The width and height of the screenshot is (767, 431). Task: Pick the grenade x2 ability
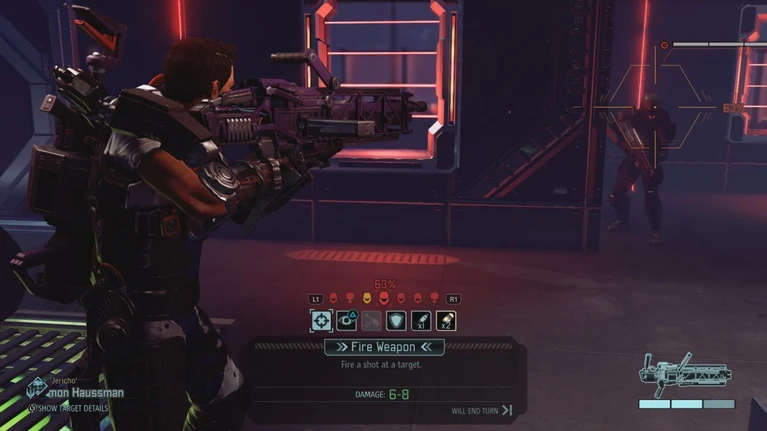[446, 320]
